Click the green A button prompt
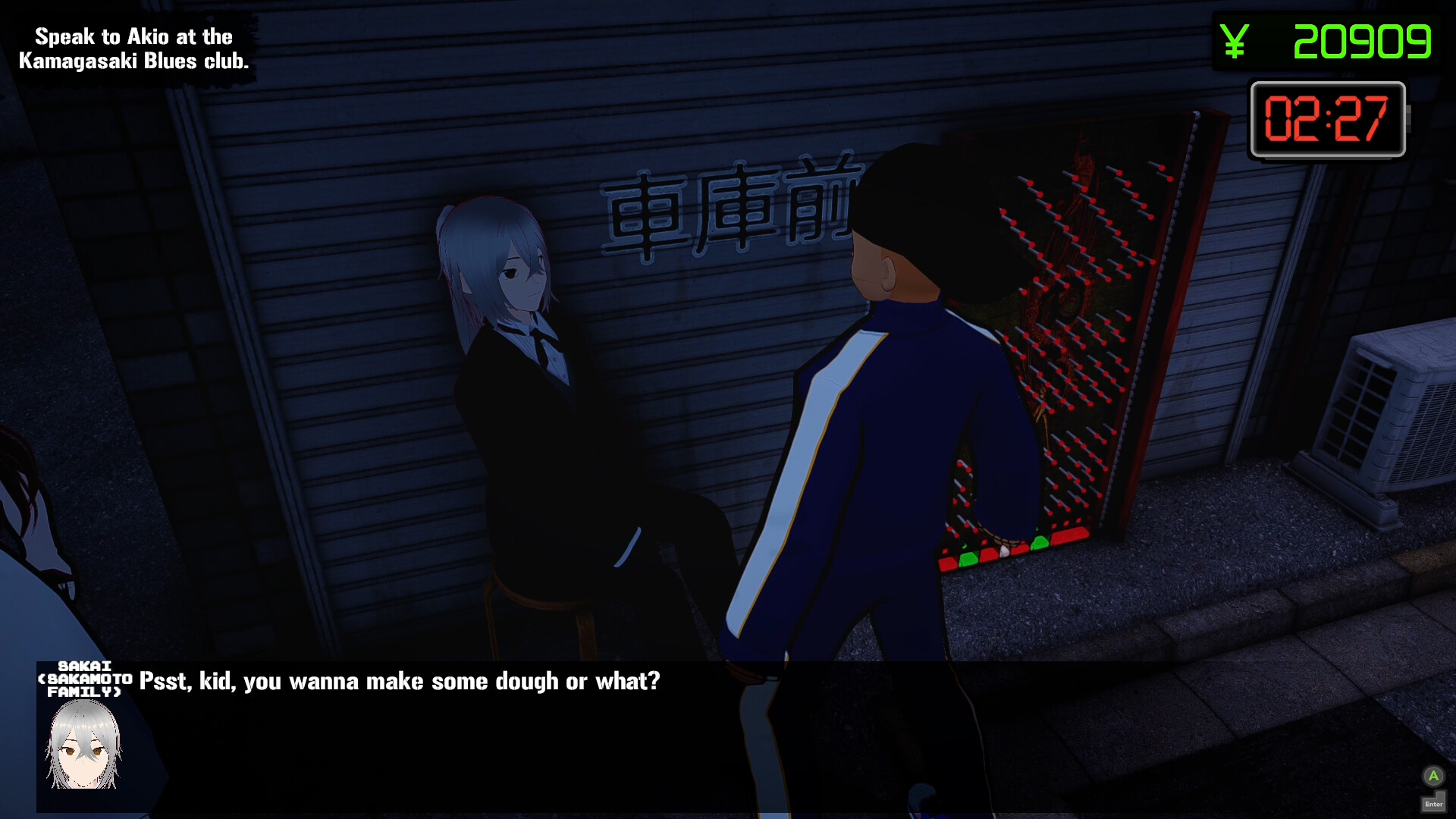The height and width of the screenshot is (819, 1456). 1433,776
